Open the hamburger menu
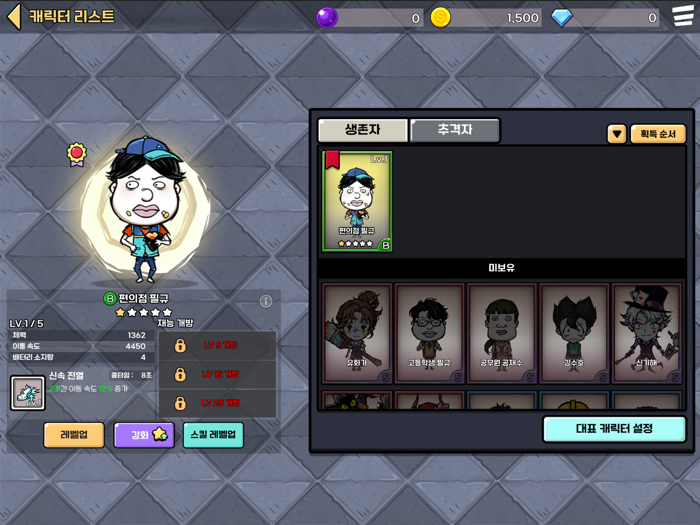Viewport: 700px width, 525px height. point(682,17)
